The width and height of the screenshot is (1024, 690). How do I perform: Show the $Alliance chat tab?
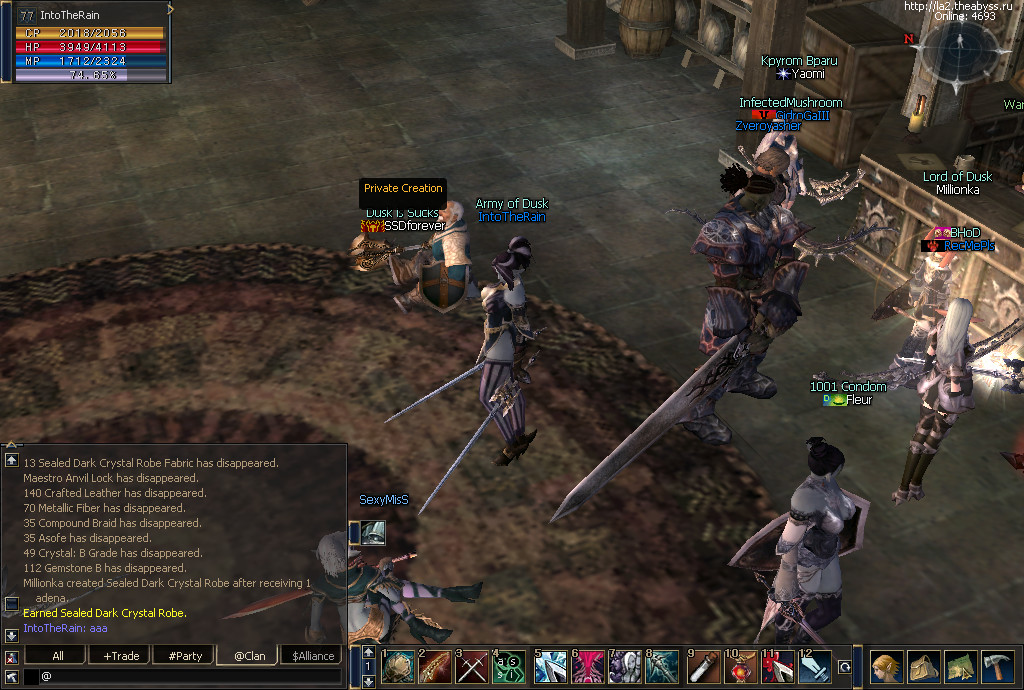pos(312,656)
